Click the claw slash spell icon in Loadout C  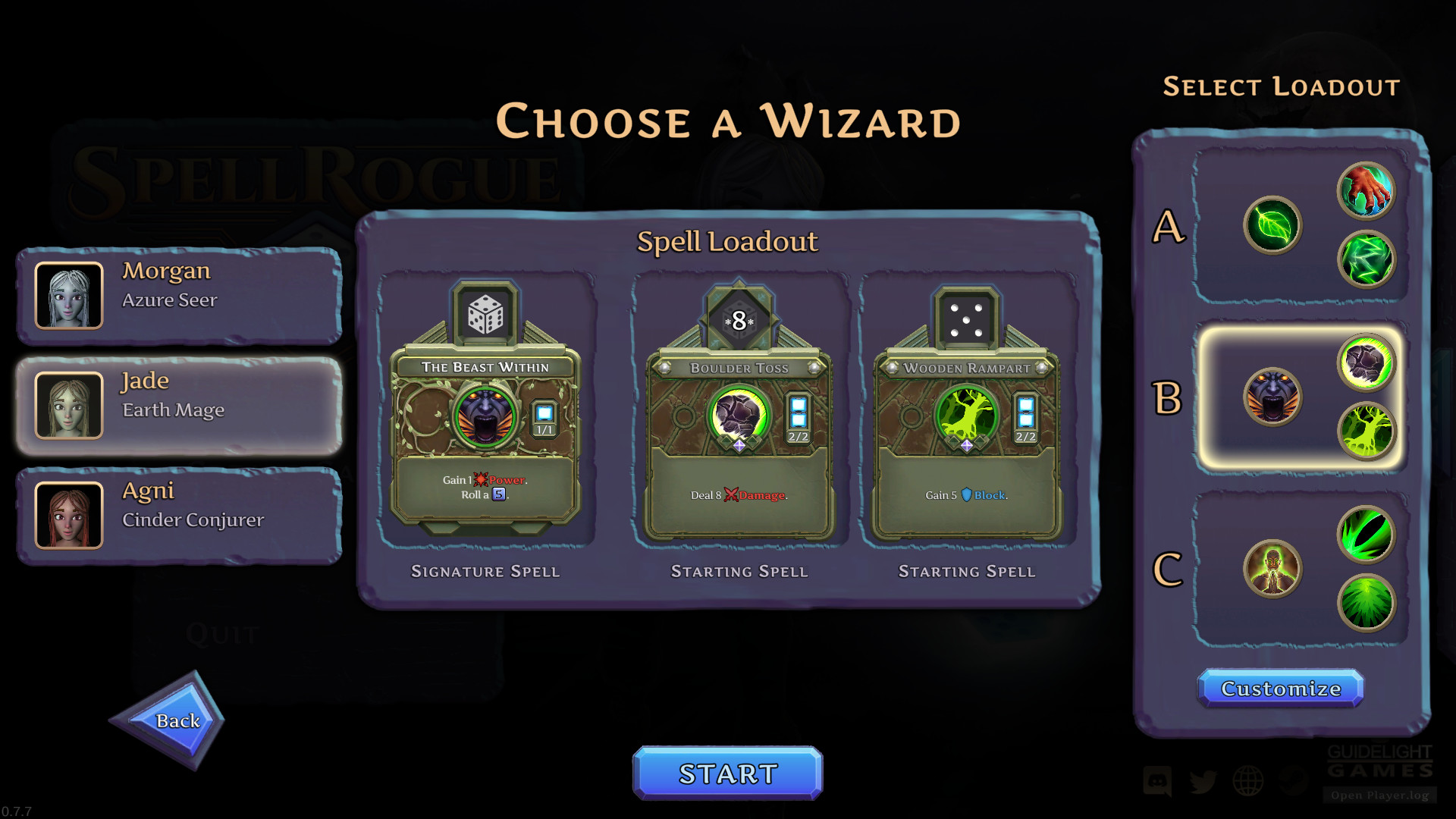[1367, 535]
